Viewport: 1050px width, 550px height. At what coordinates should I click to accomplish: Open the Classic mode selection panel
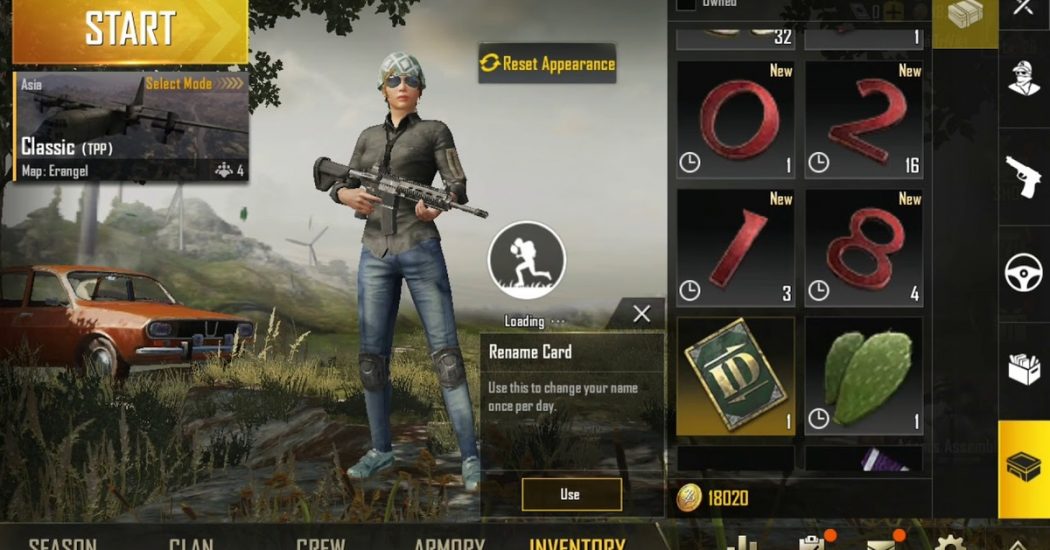130,127
